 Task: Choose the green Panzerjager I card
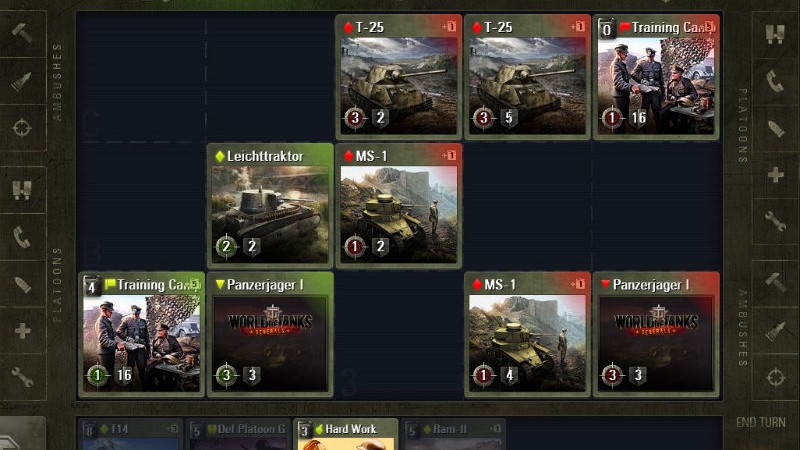click(x=270, y=333)
